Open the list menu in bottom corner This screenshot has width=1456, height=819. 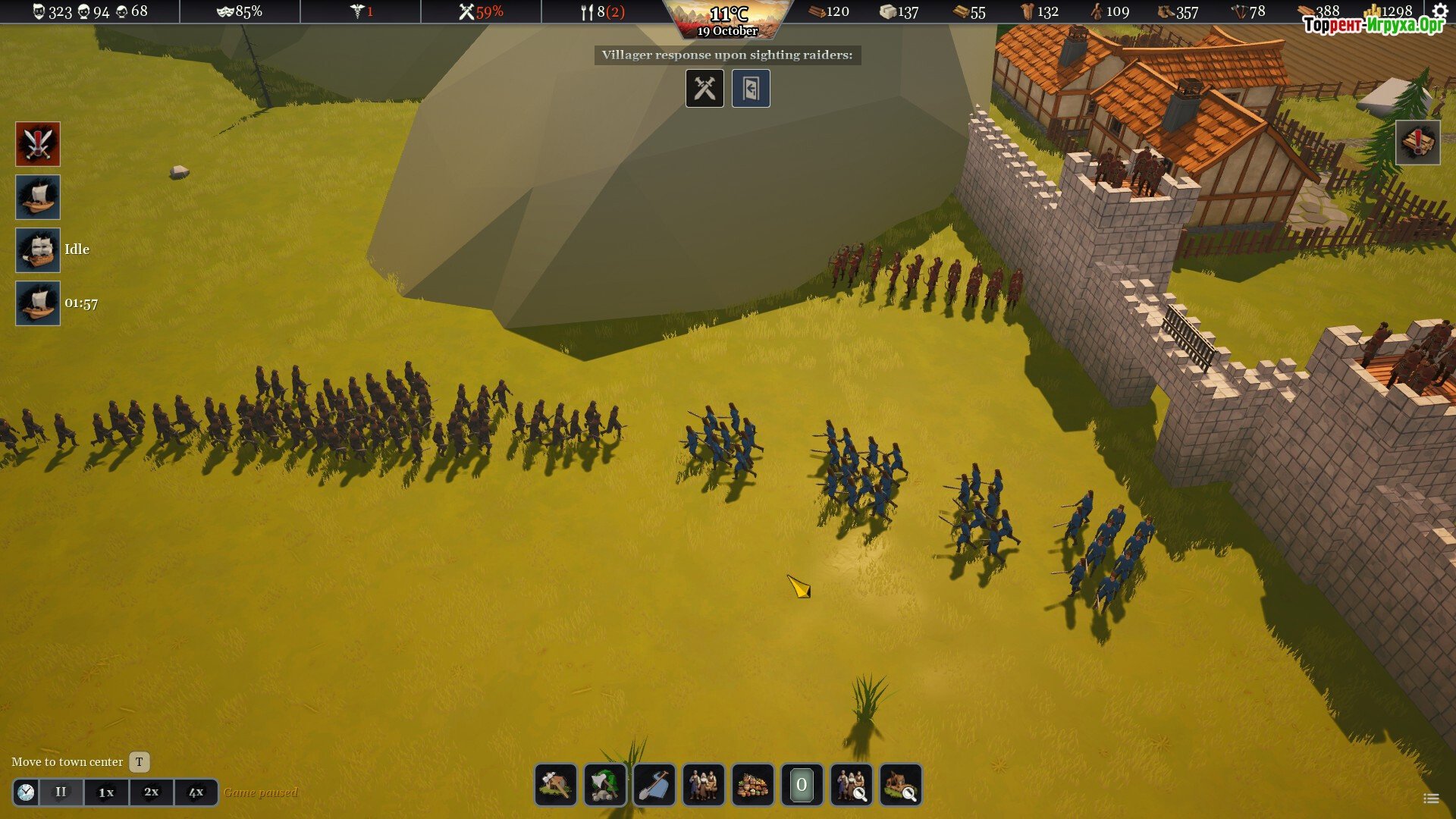[1431, 798]
